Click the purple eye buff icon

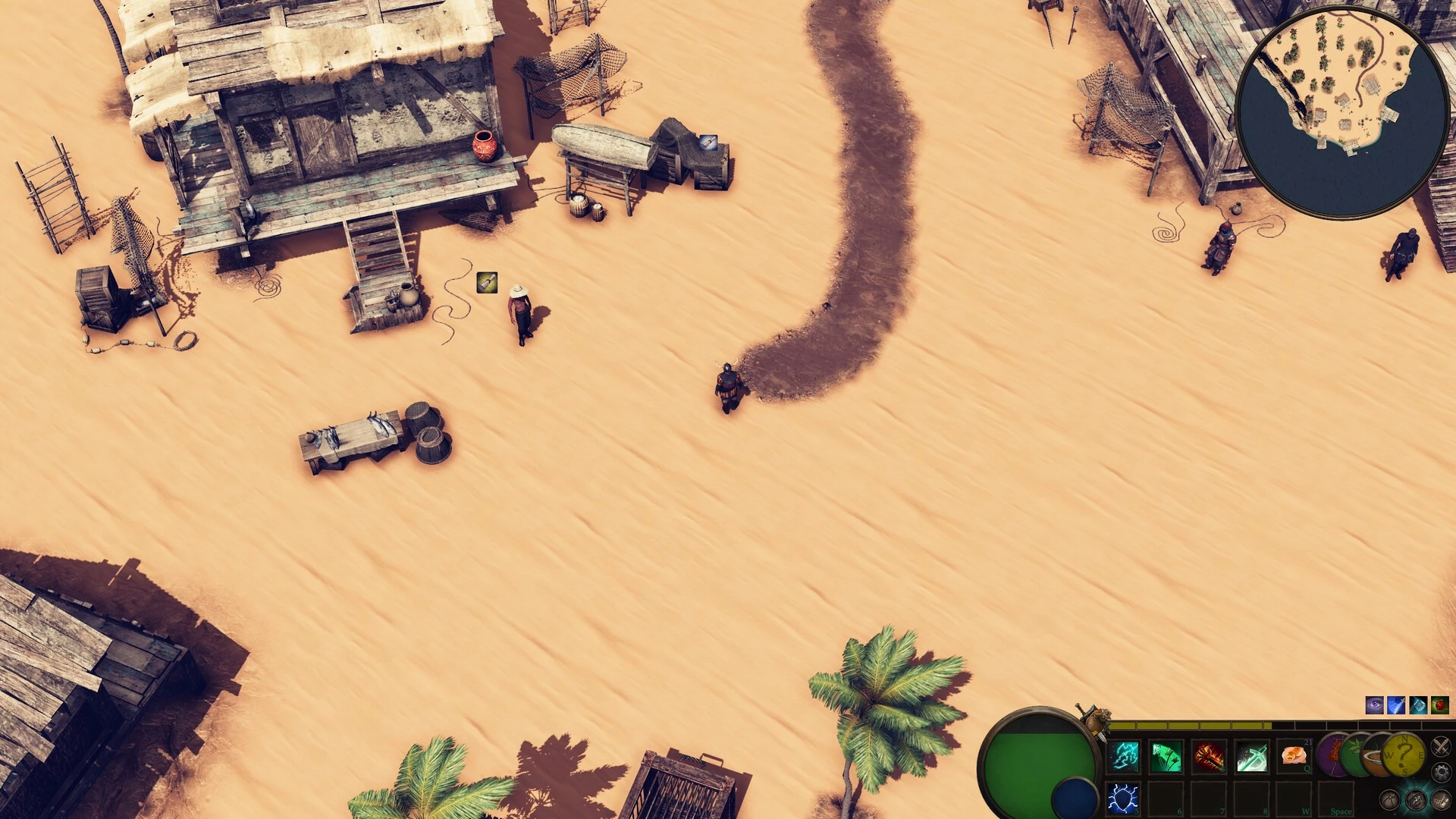coord(1374,705)
